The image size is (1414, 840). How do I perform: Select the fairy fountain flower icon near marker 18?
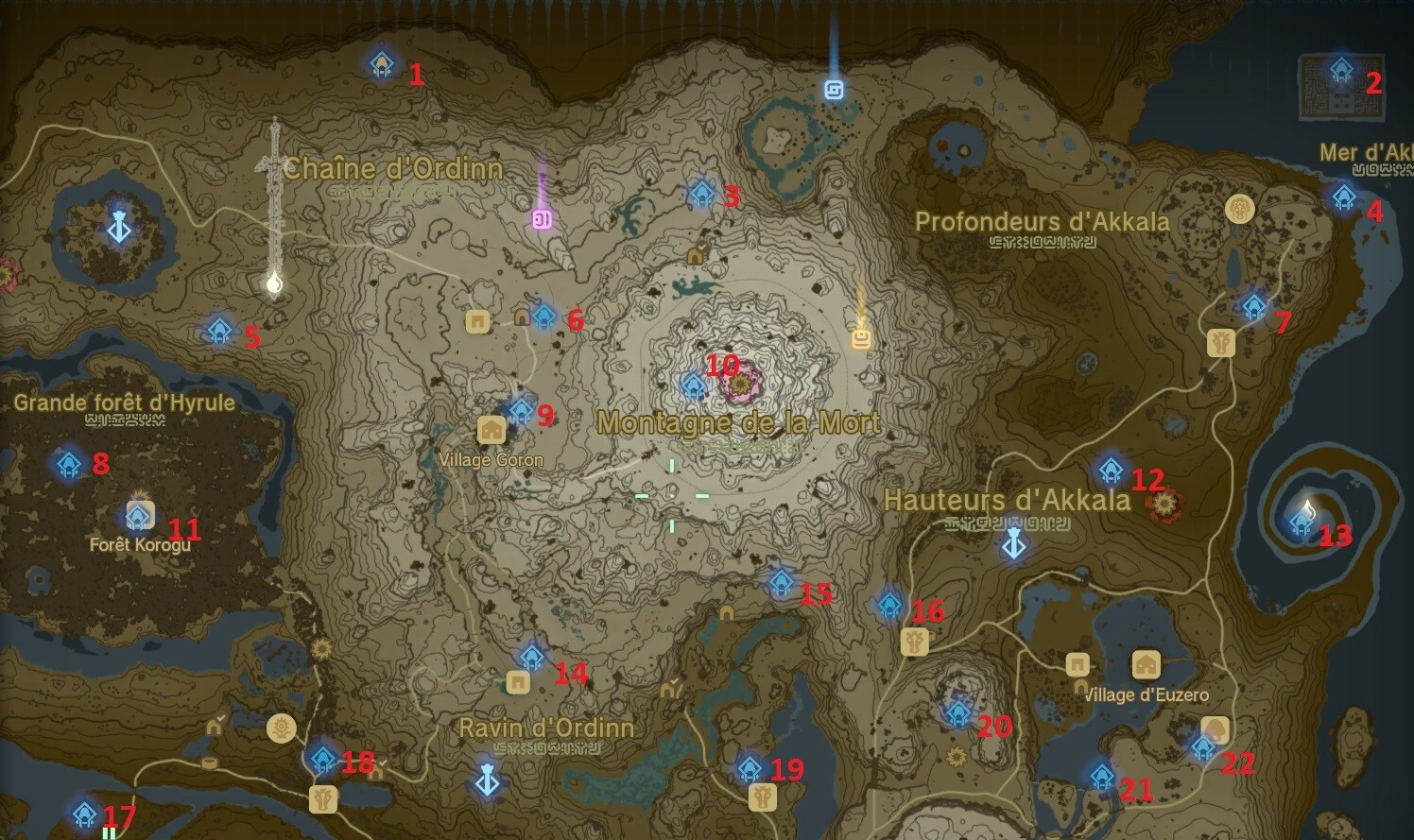[x=280, y=729]
